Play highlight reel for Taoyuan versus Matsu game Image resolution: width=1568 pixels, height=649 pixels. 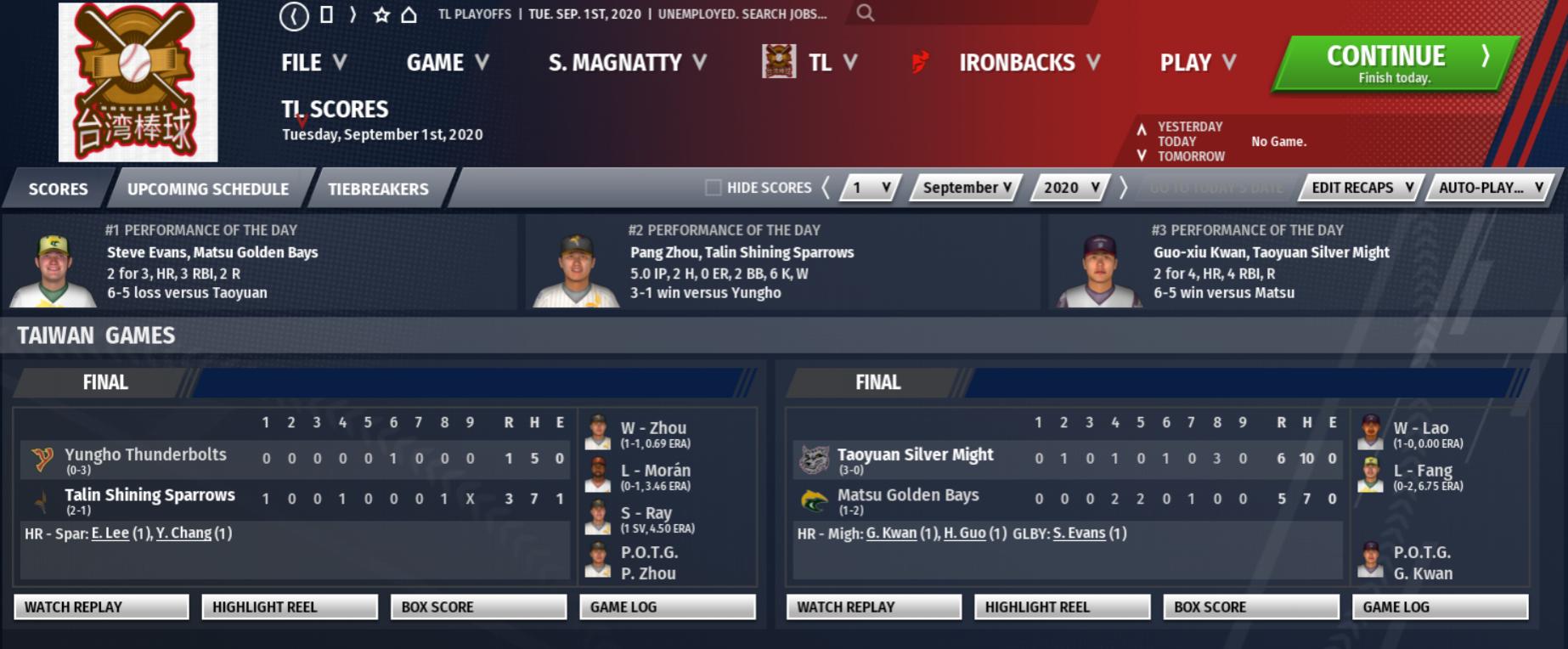pos(1062,607)
